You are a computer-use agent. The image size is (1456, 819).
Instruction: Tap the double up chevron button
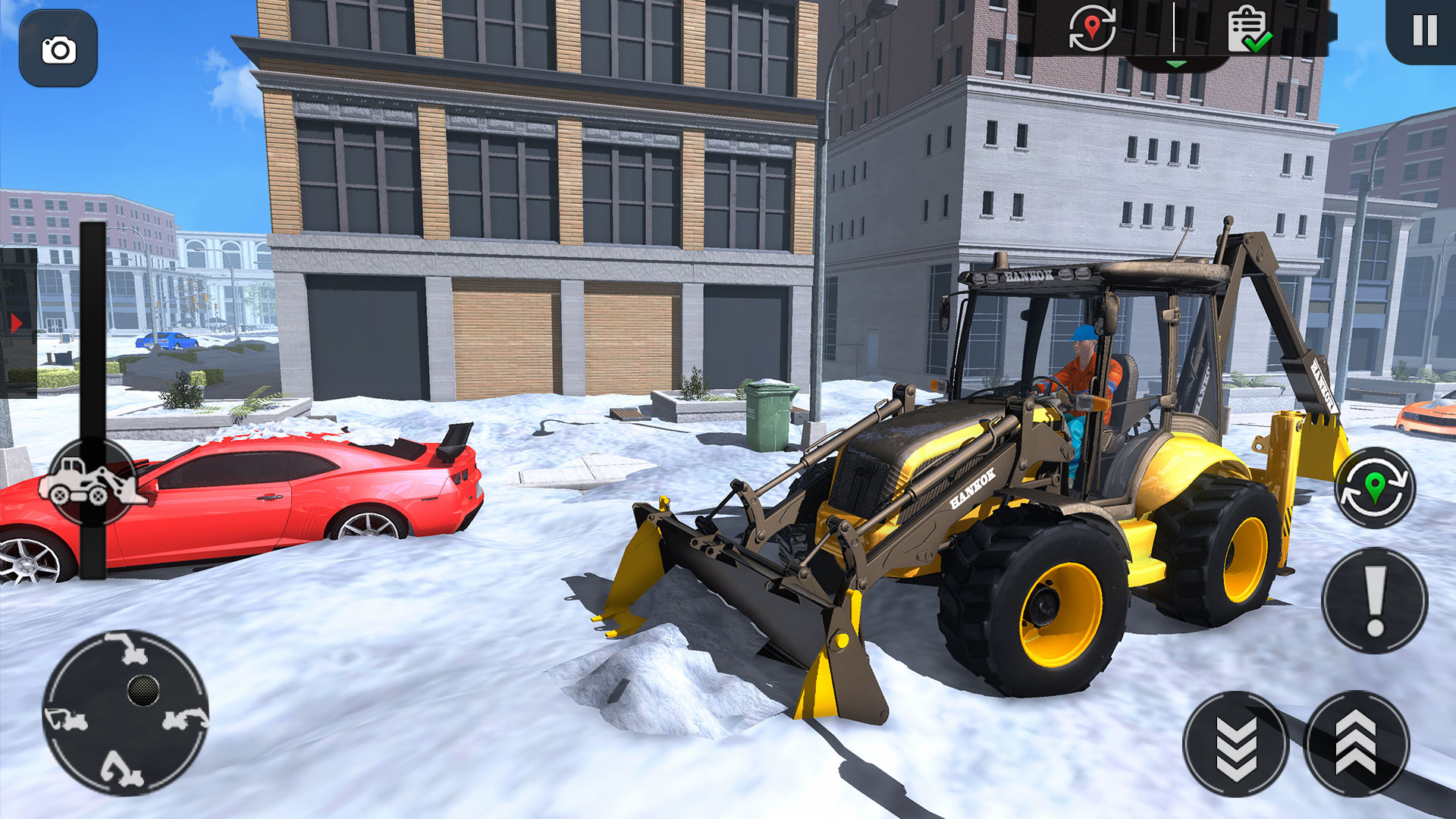click(x=1356, y=744)
